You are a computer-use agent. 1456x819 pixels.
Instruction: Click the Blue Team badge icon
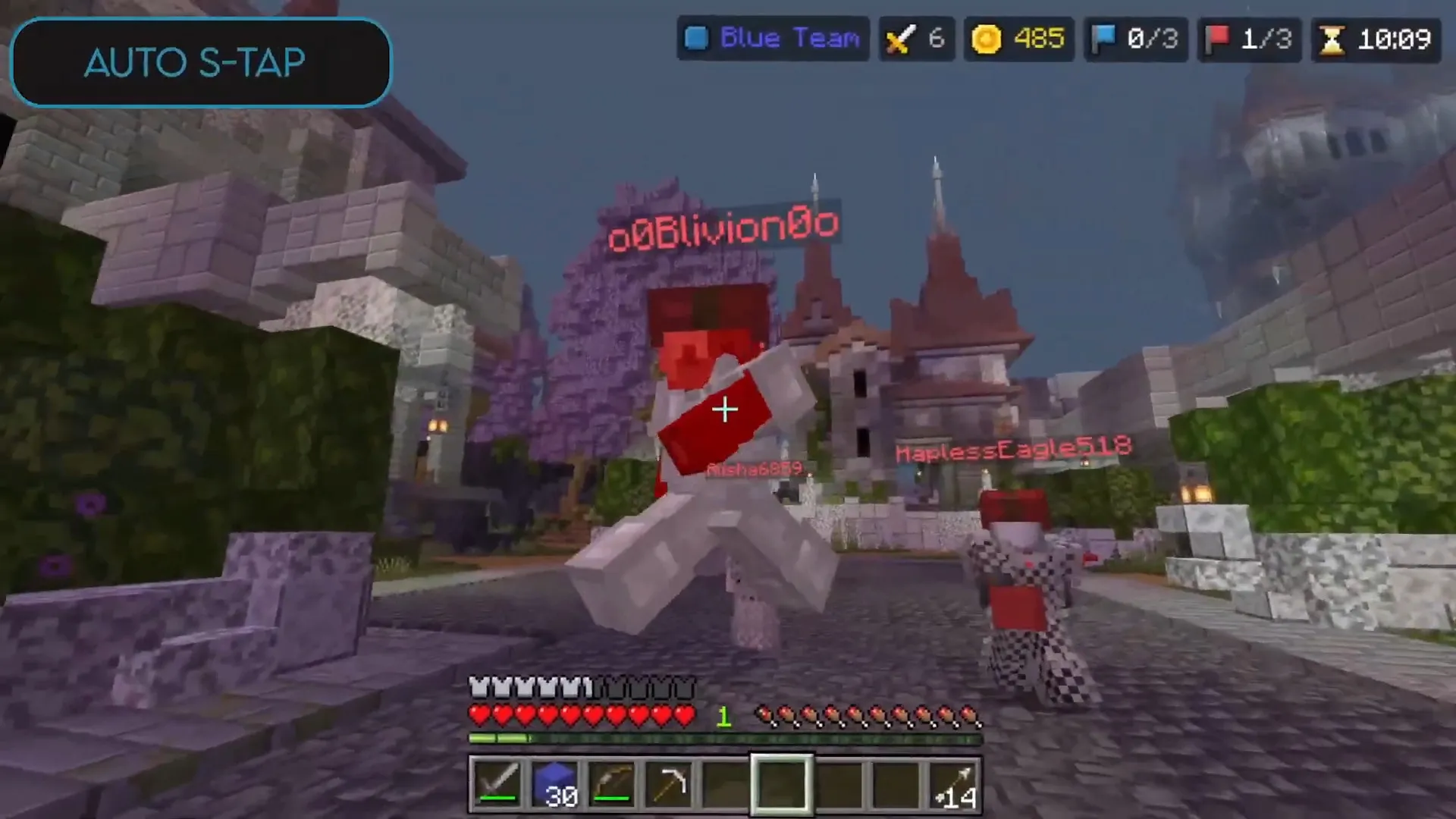[696, 39]
